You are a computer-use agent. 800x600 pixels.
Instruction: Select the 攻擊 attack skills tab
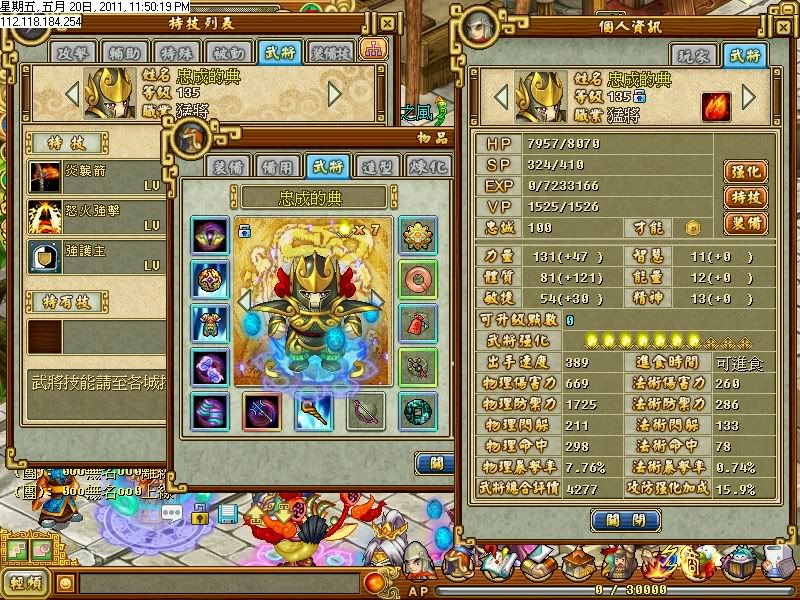(x=74, y=52)
